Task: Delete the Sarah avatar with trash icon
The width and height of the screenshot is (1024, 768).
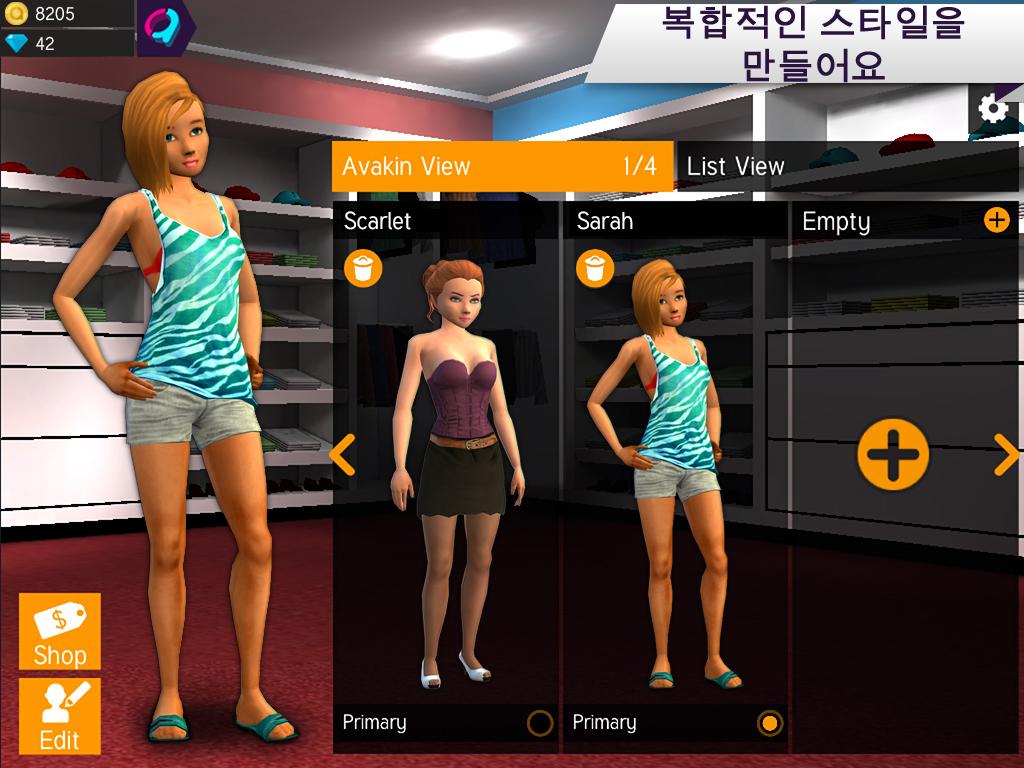Action: click(595, 268)
